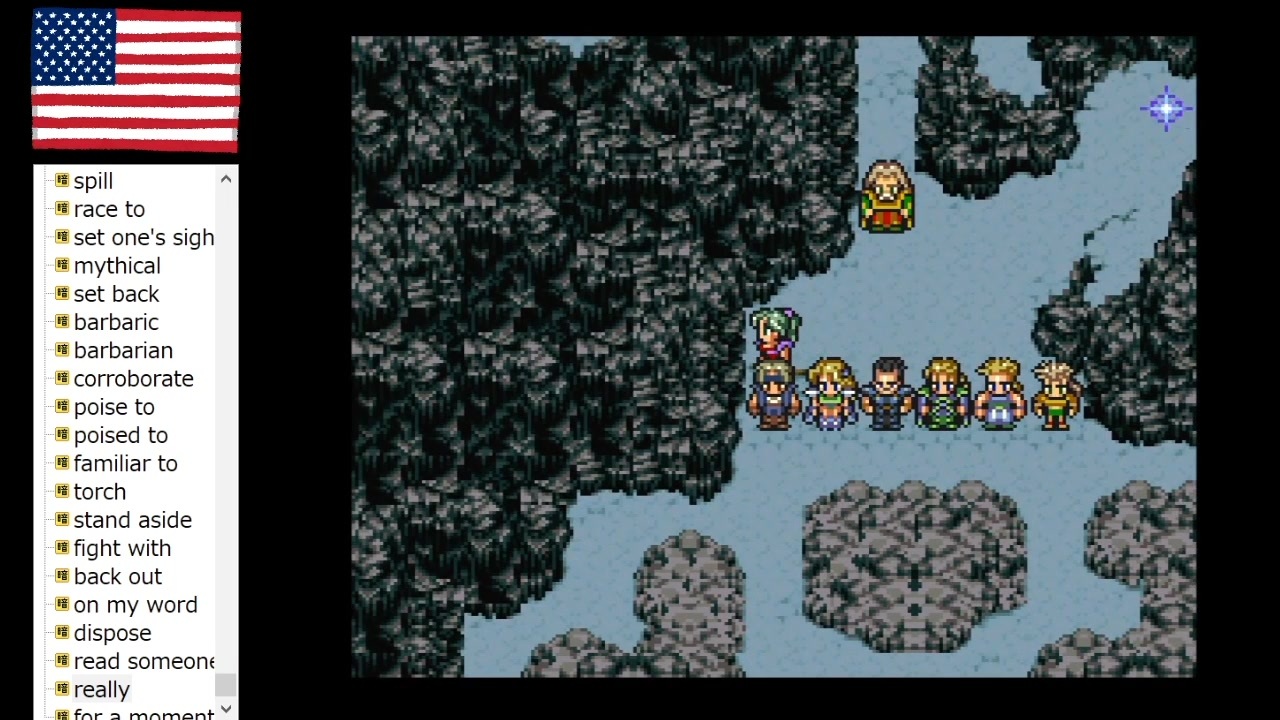
Task: Open the "stand aside" entry in the list
Action: coord(132,520)
